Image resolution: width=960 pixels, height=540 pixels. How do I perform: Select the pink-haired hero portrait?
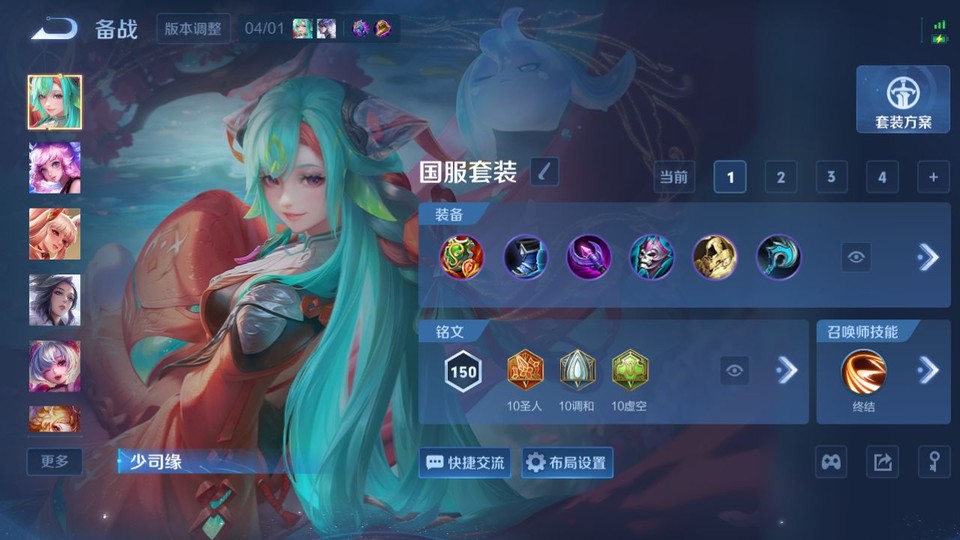[x=55, y=167]
